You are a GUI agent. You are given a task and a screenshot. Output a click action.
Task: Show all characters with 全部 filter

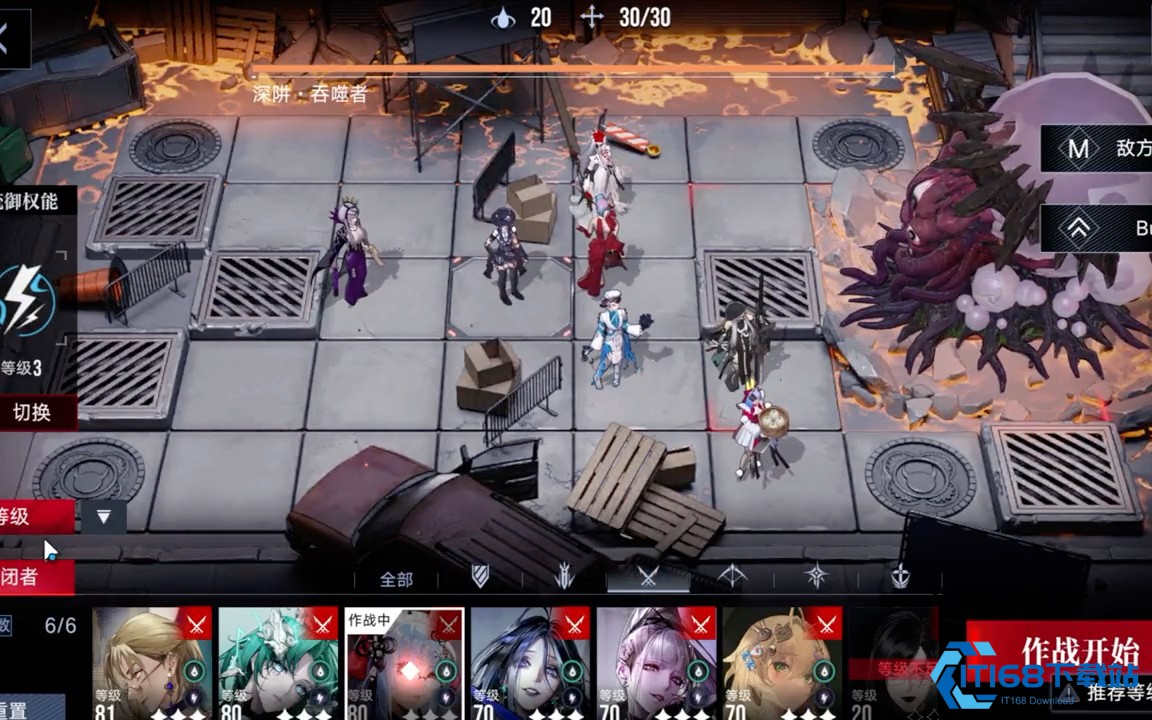[396, 579]
